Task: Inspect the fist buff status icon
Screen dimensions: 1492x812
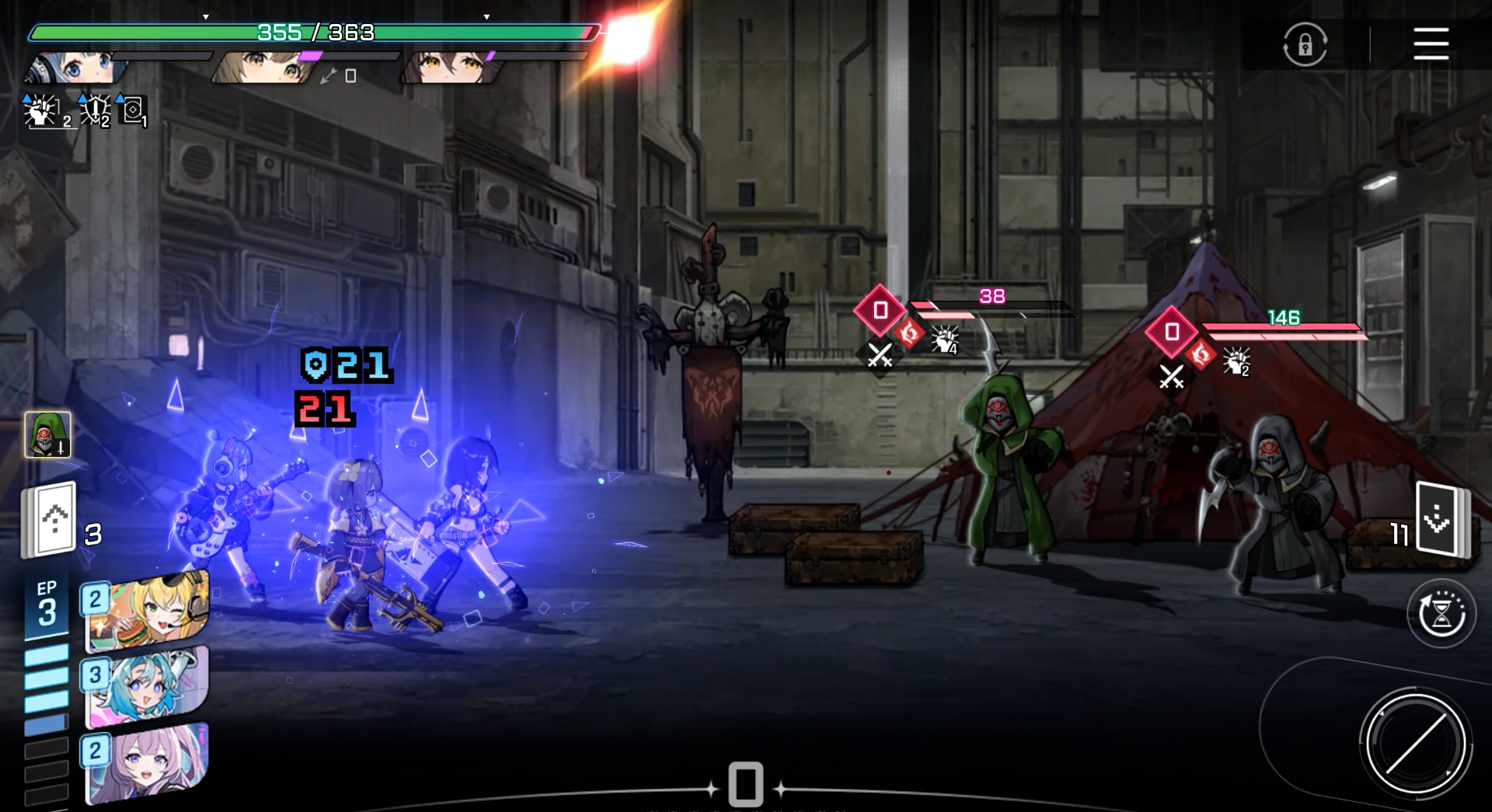Action: (41, 112)
